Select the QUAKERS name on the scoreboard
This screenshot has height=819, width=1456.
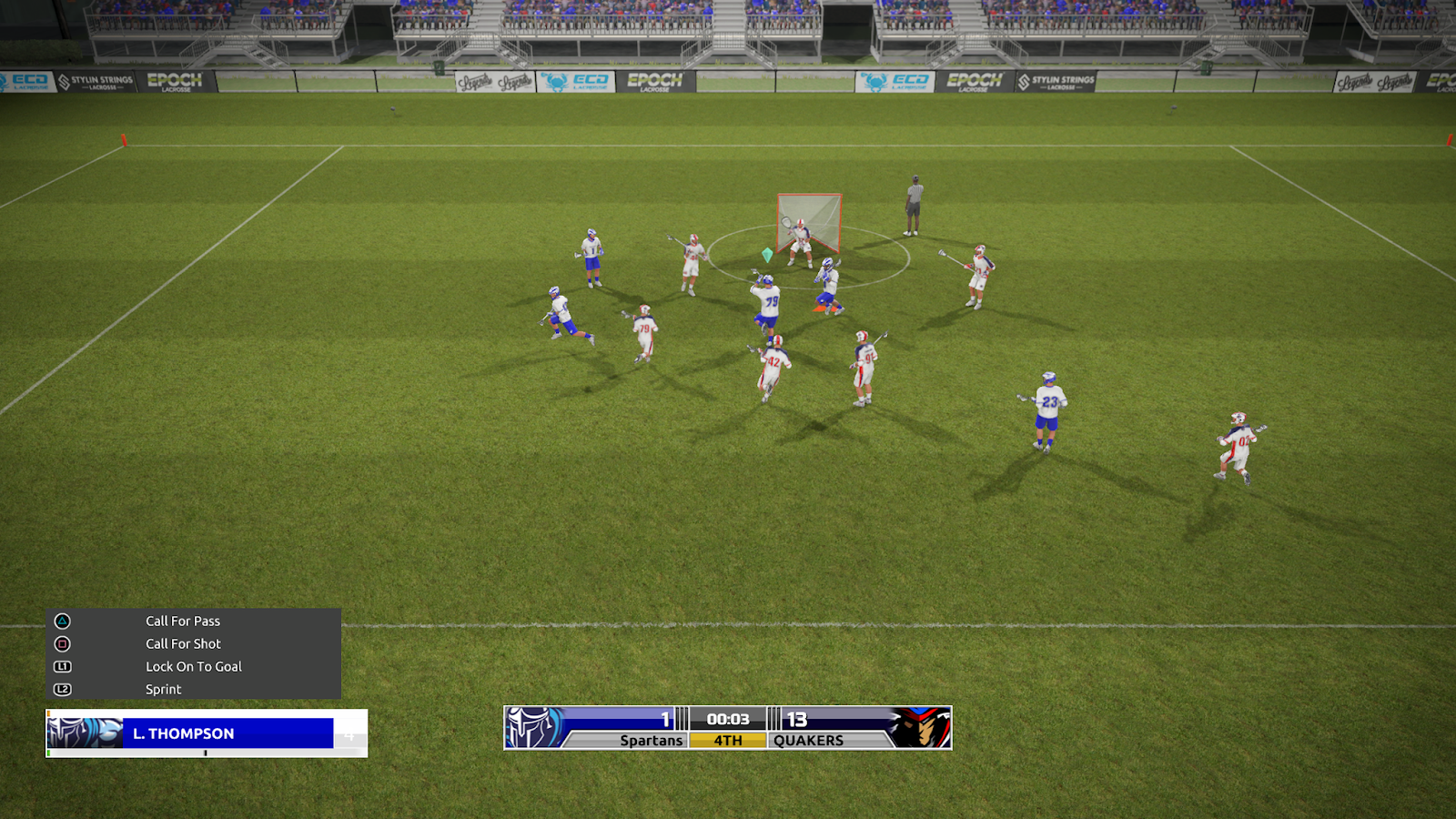click(807, 740)
